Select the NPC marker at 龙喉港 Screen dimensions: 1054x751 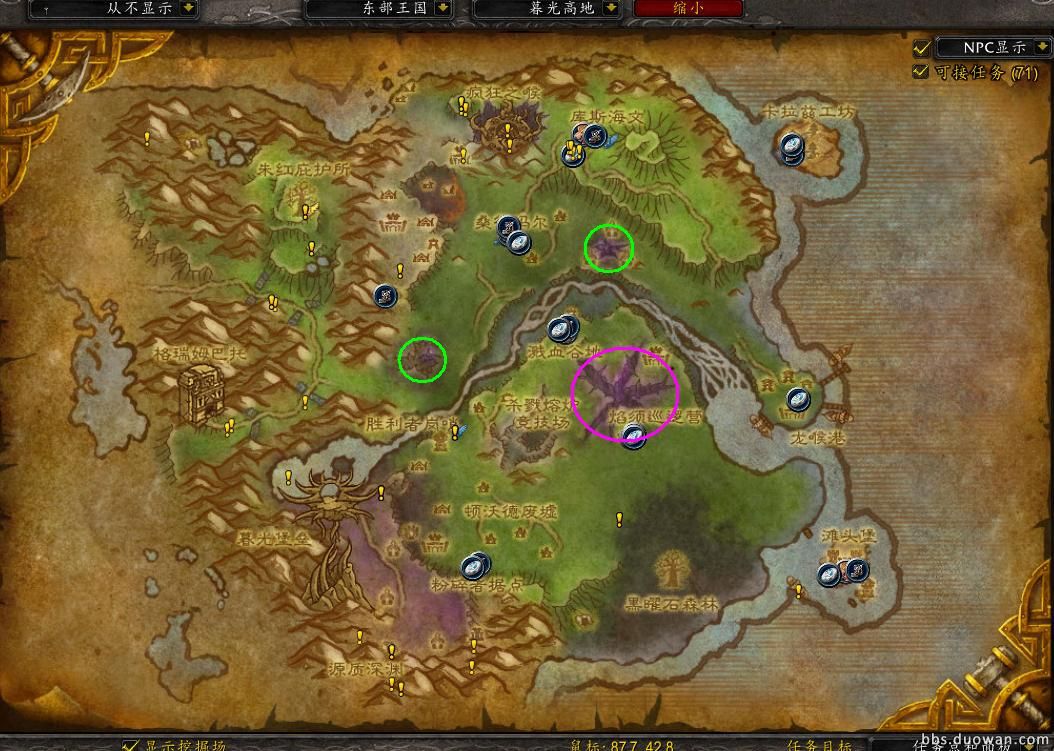pyautogui.click(x=797, y=400)
